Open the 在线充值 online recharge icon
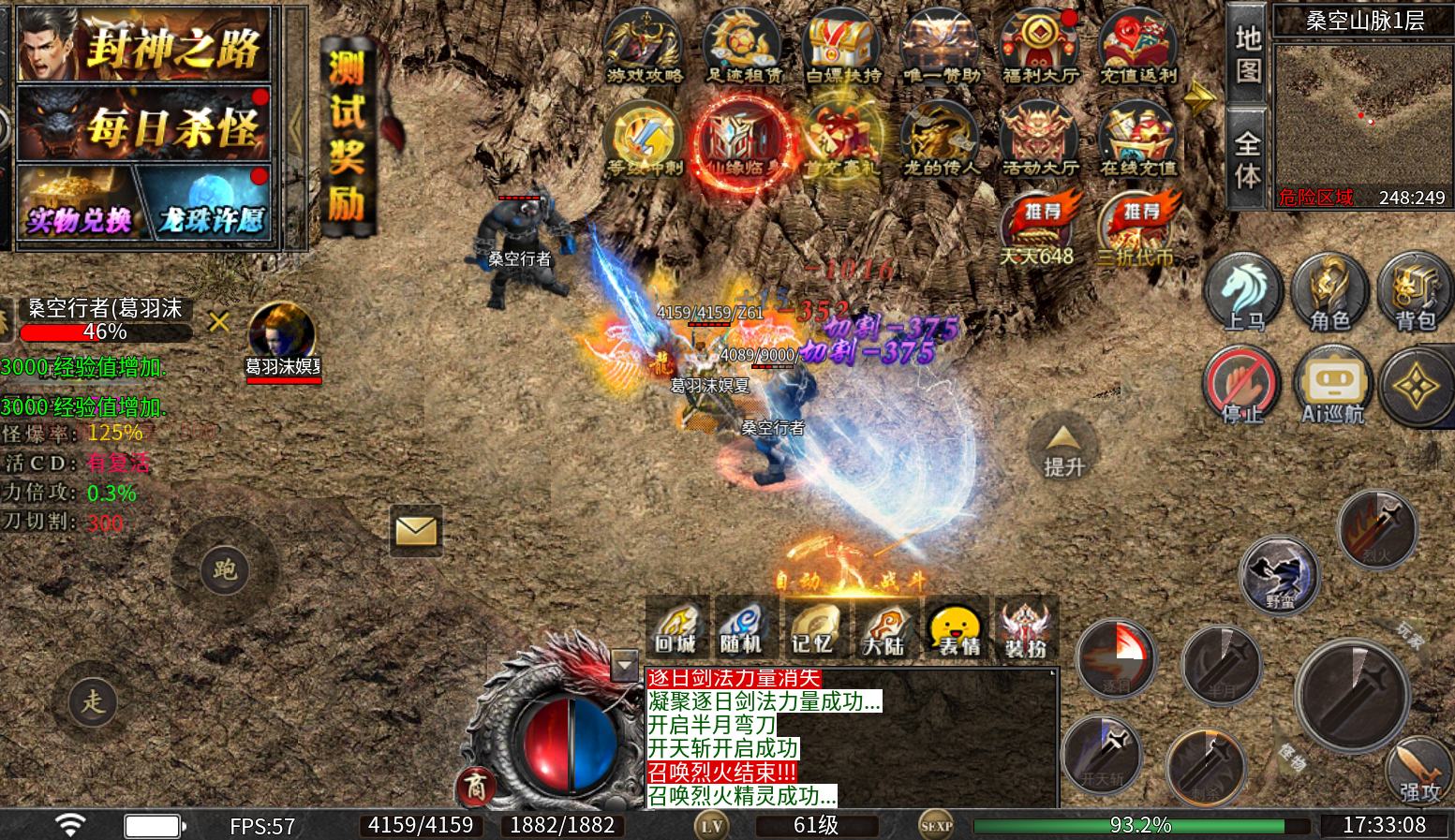 (x=1138, y=140)
